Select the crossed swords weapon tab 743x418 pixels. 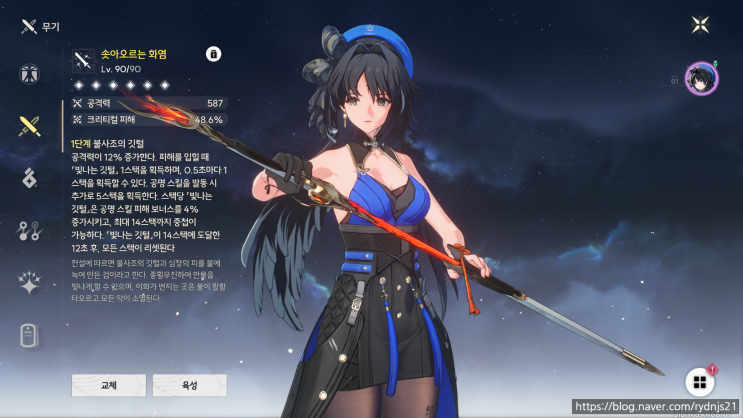pyautogui.click(x=29, y=126)
